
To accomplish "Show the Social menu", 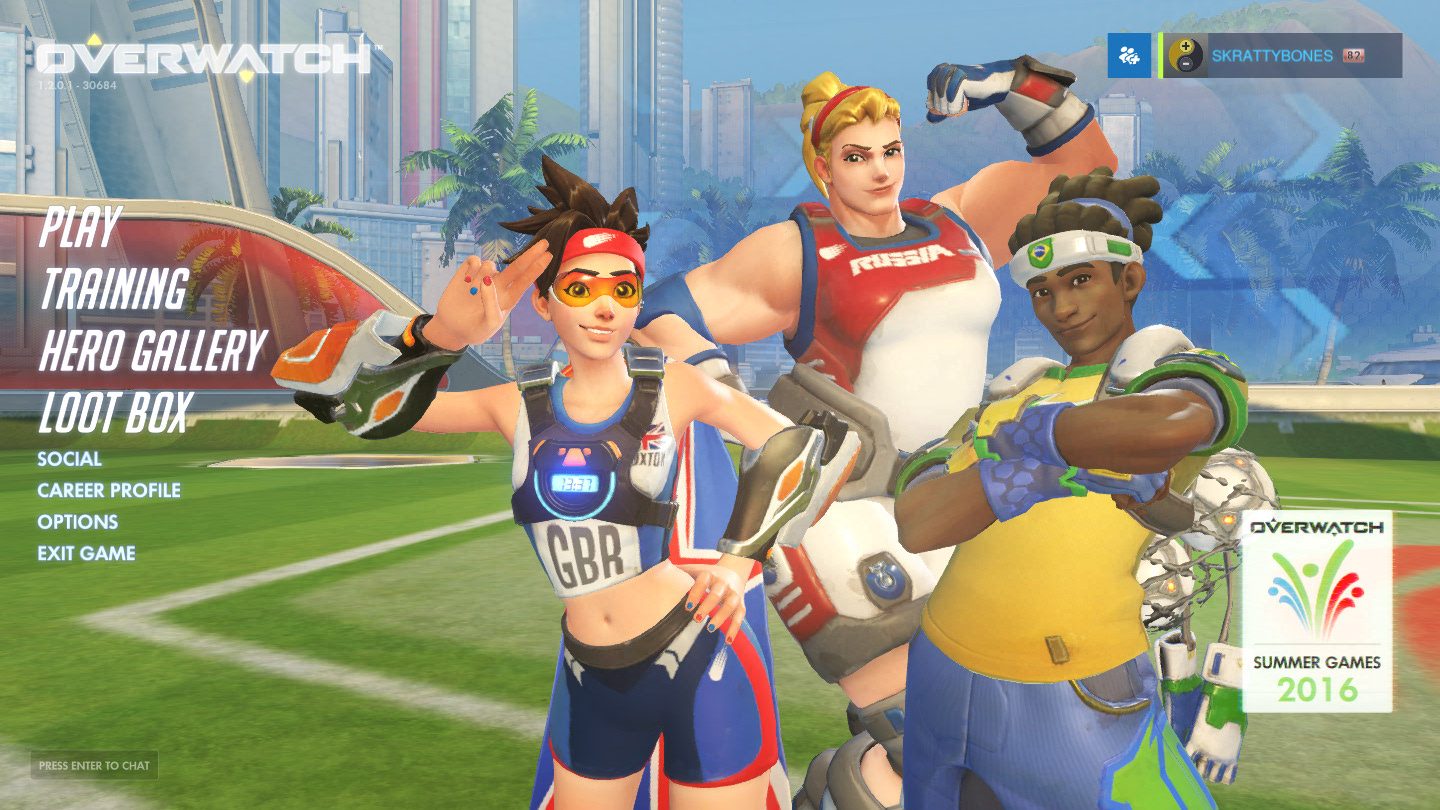I will pyautogui.click(x=69, y=459).
